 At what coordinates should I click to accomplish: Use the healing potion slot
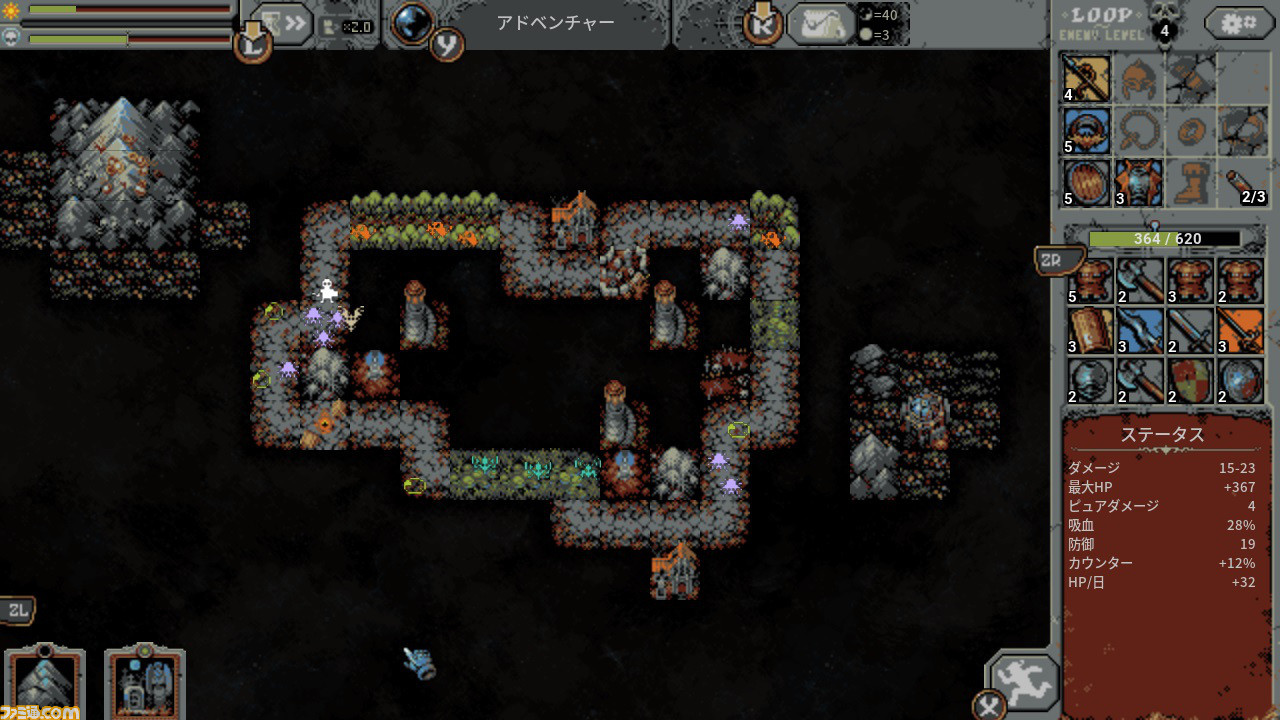click(1242, 183)
